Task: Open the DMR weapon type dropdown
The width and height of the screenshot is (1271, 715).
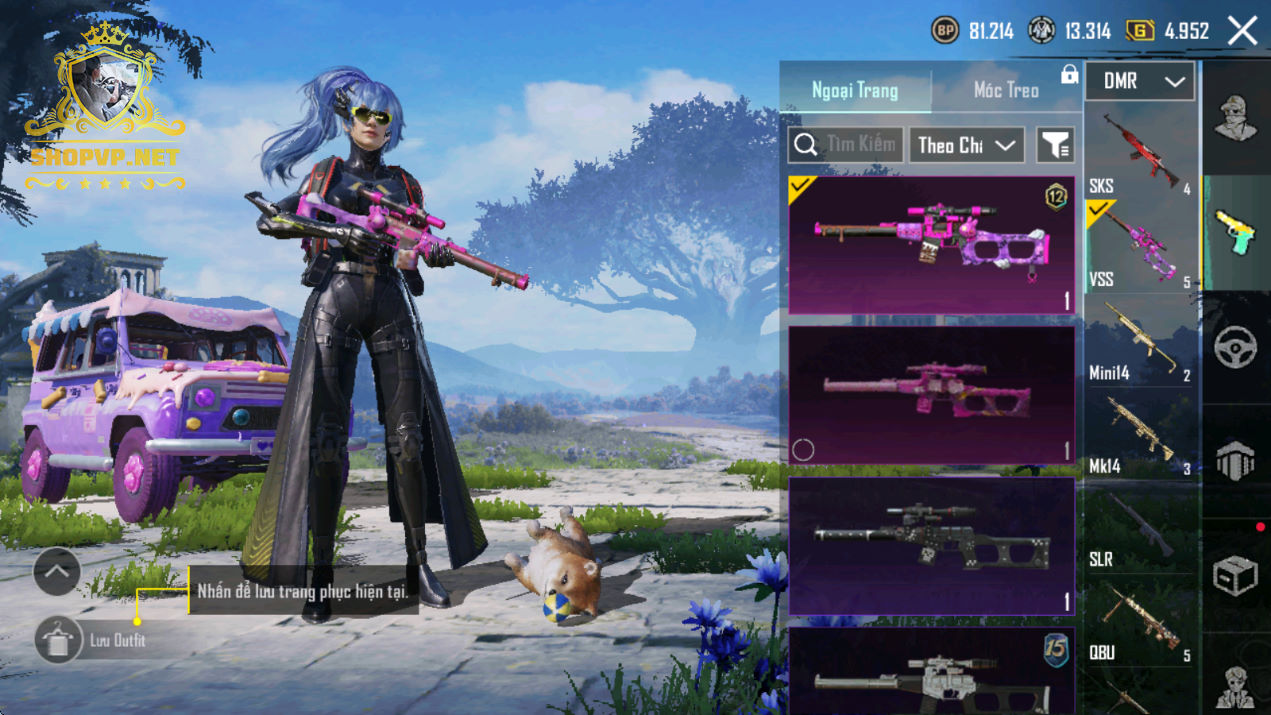Action: [x=1140, y=82]
